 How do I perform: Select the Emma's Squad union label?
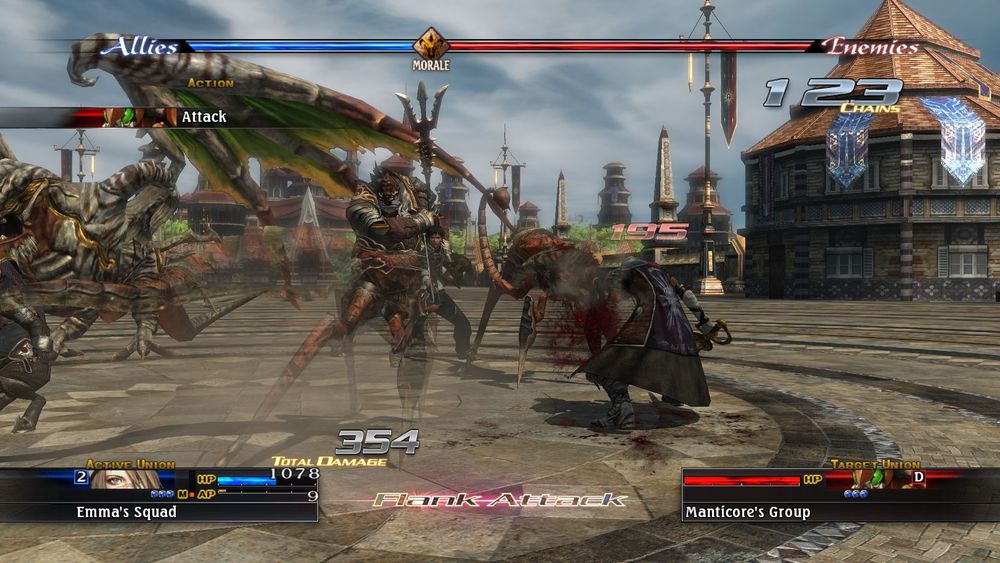point(126,512)
